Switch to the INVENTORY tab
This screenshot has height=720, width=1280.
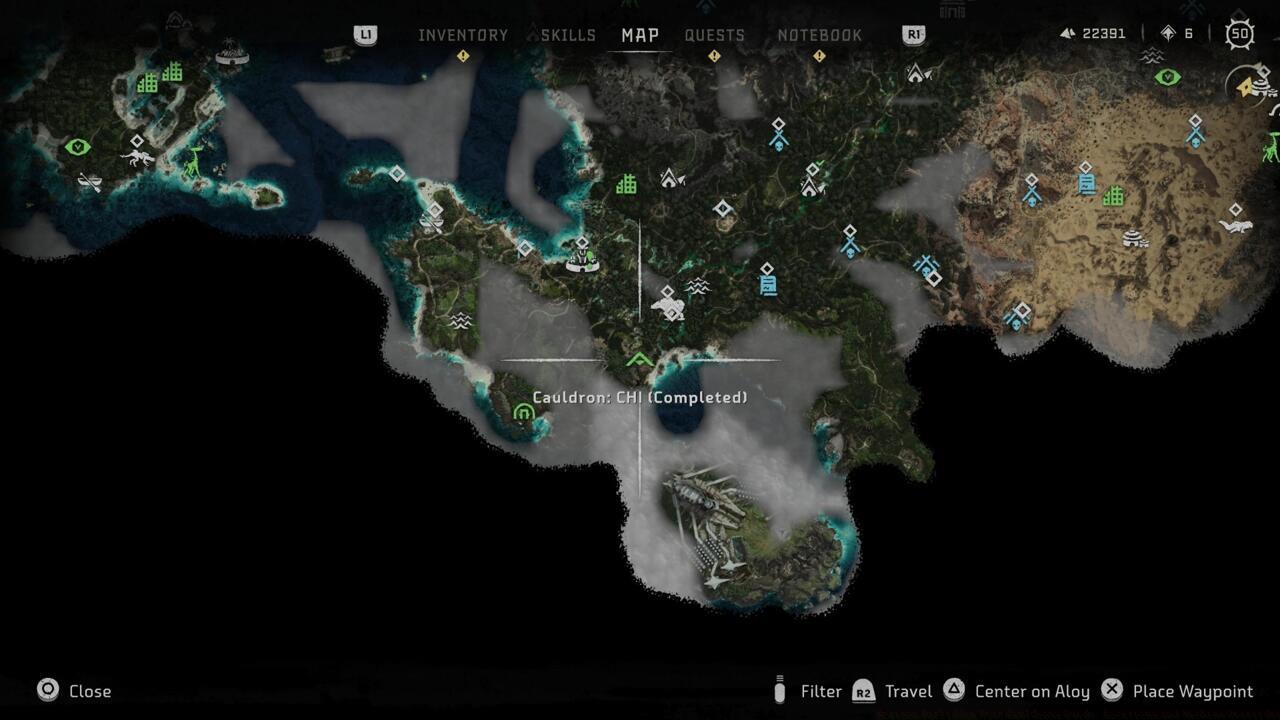coord(463,34)
